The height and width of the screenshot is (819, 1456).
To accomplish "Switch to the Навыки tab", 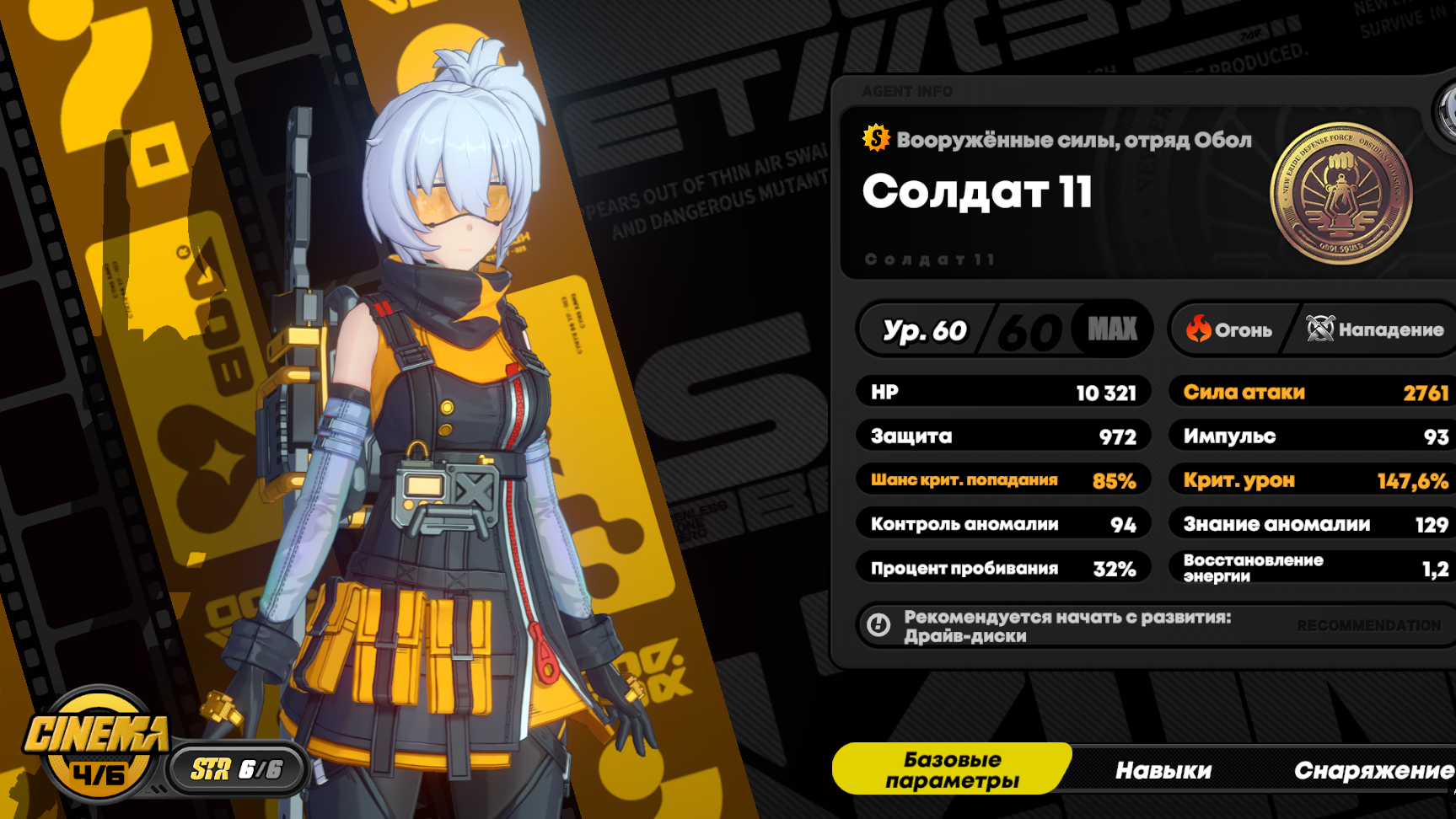I will 1163,770.
